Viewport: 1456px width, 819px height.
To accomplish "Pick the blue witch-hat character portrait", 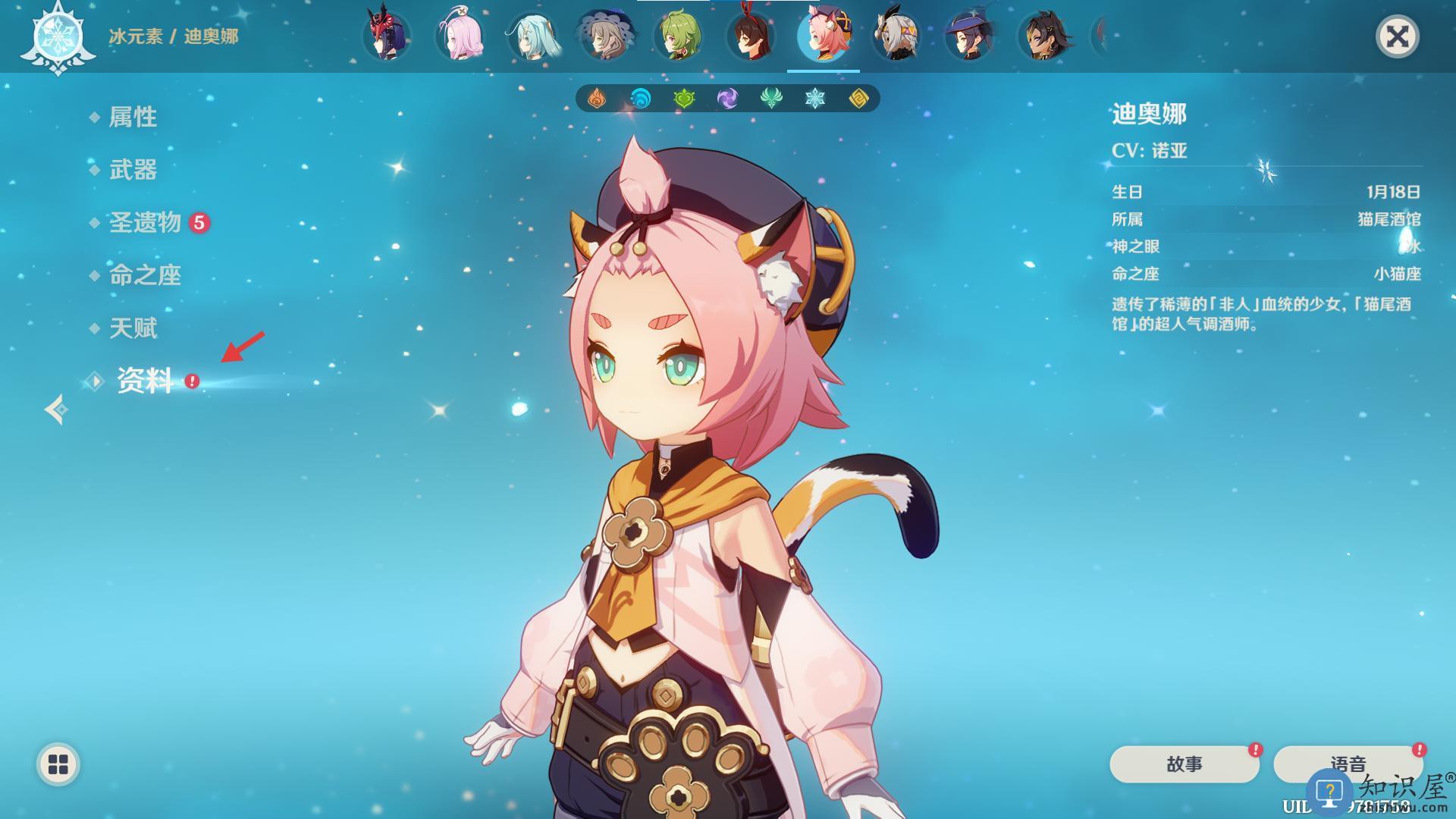I will pyautogui.click(x=969, y=36).
